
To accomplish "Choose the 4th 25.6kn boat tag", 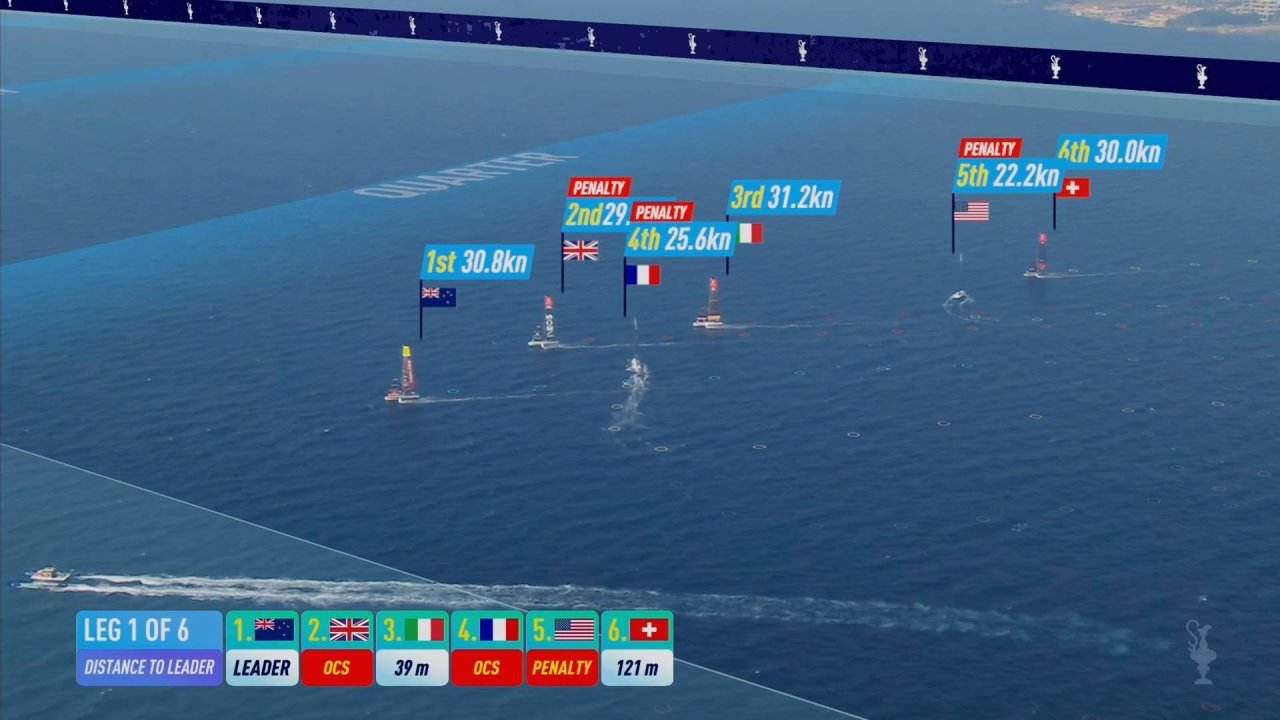I will [x=680, y=240].
